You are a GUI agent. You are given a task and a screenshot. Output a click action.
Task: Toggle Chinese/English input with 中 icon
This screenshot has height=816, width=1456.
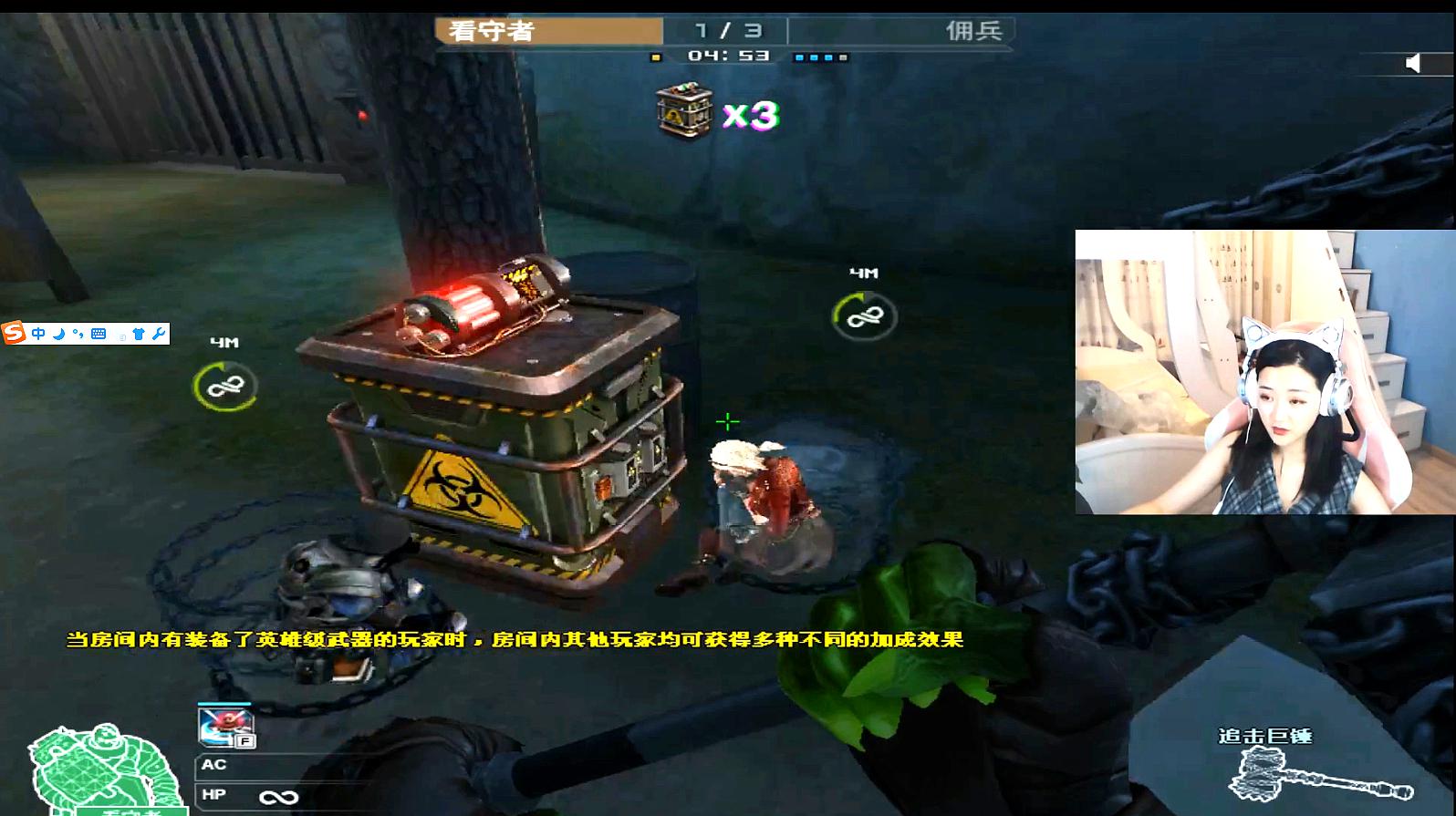tap(38, 334)
